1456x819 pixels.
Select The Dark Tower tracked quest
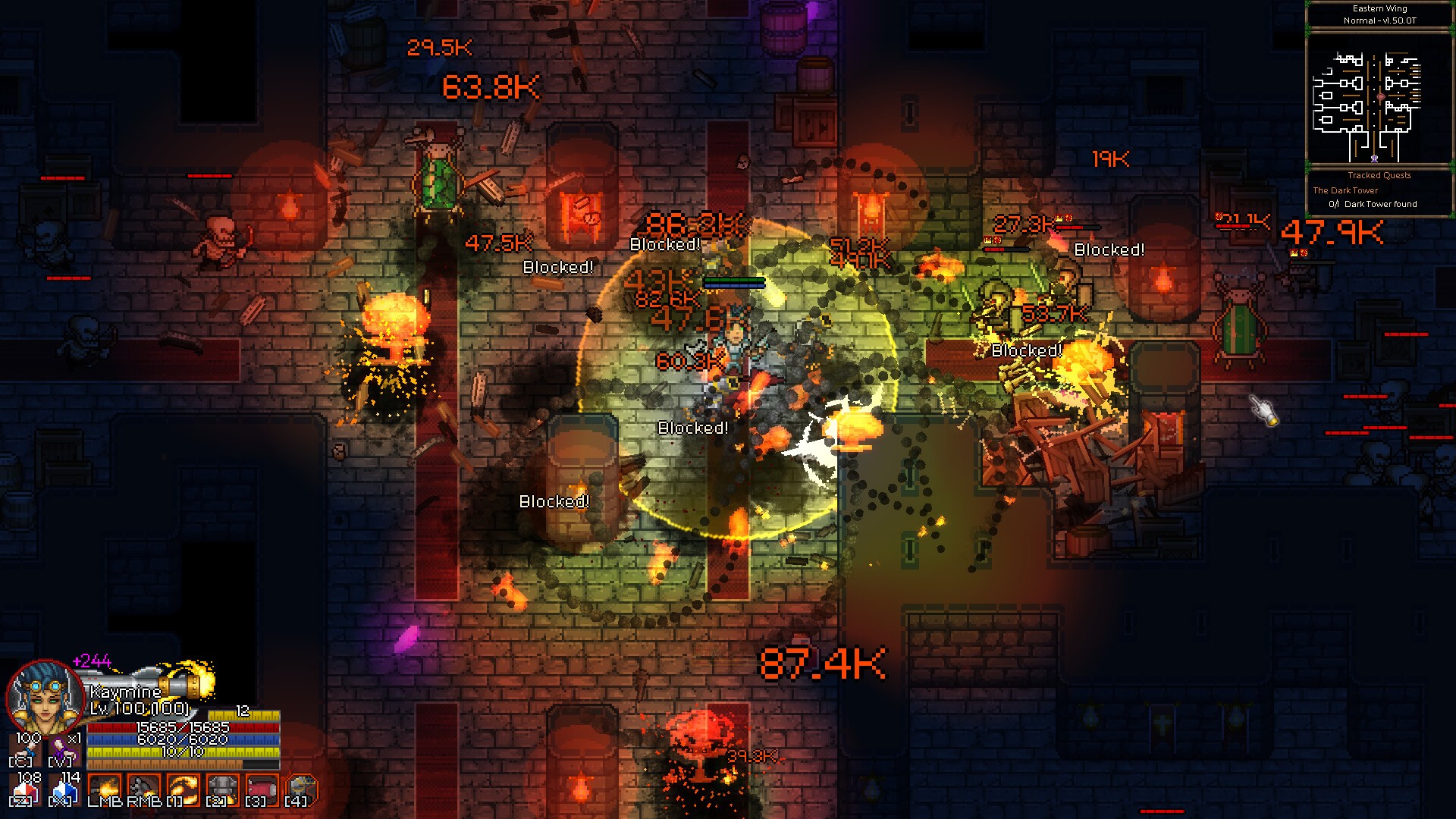point(1345,190)
